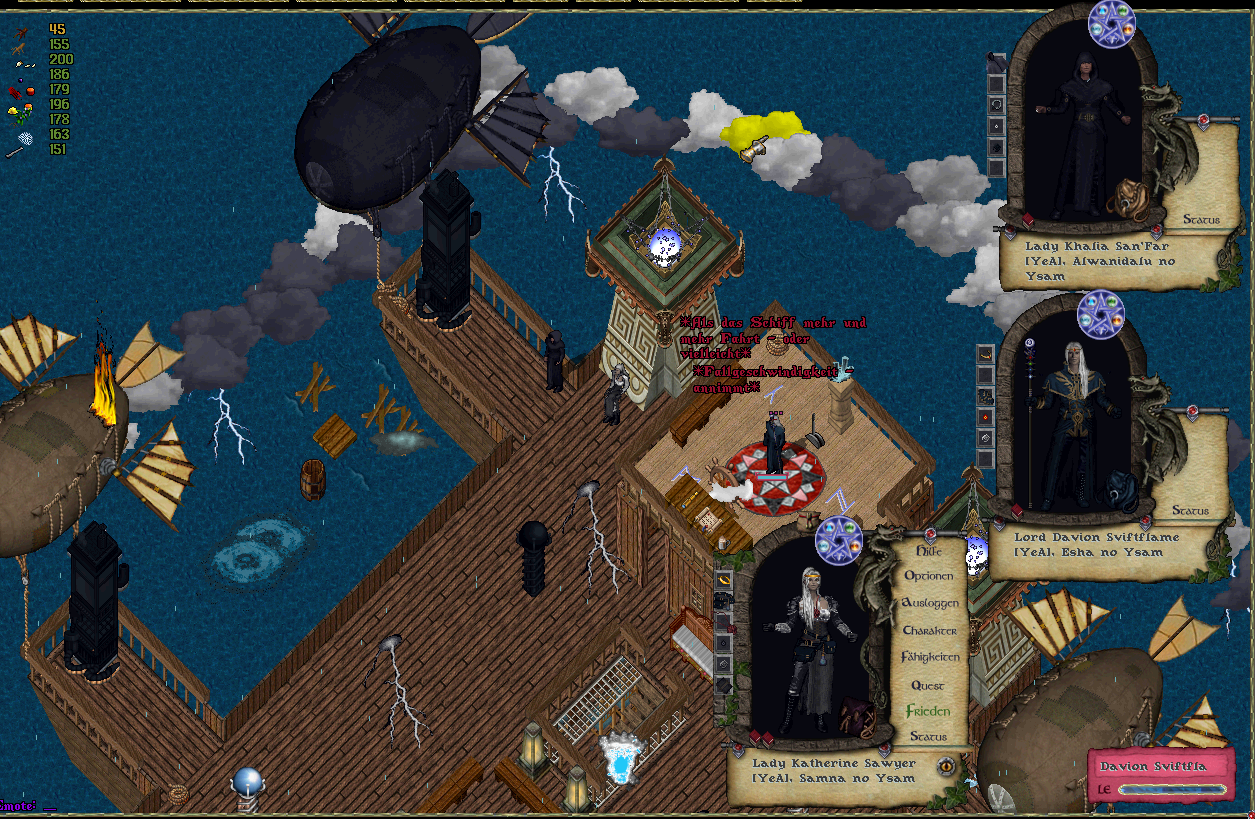Open the Hilfe menu entry
This screenshot has height=819, width=1255.
point(929,551)
